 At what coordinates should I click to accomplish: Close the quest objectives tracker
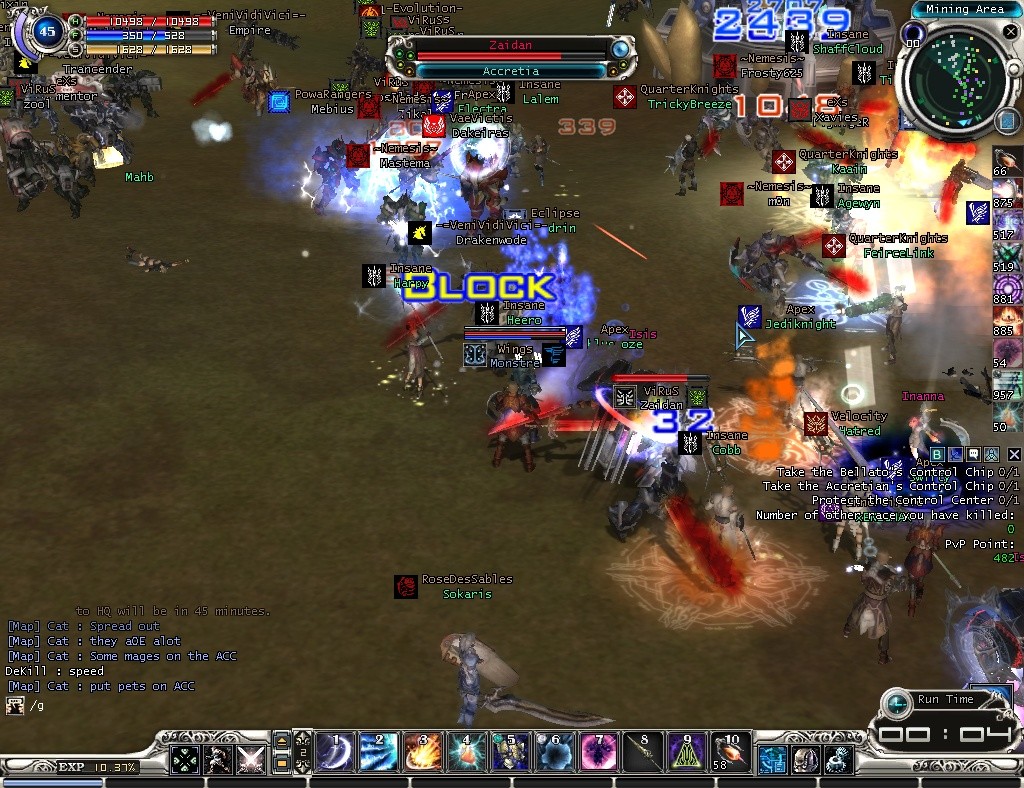coord(1014,455)
